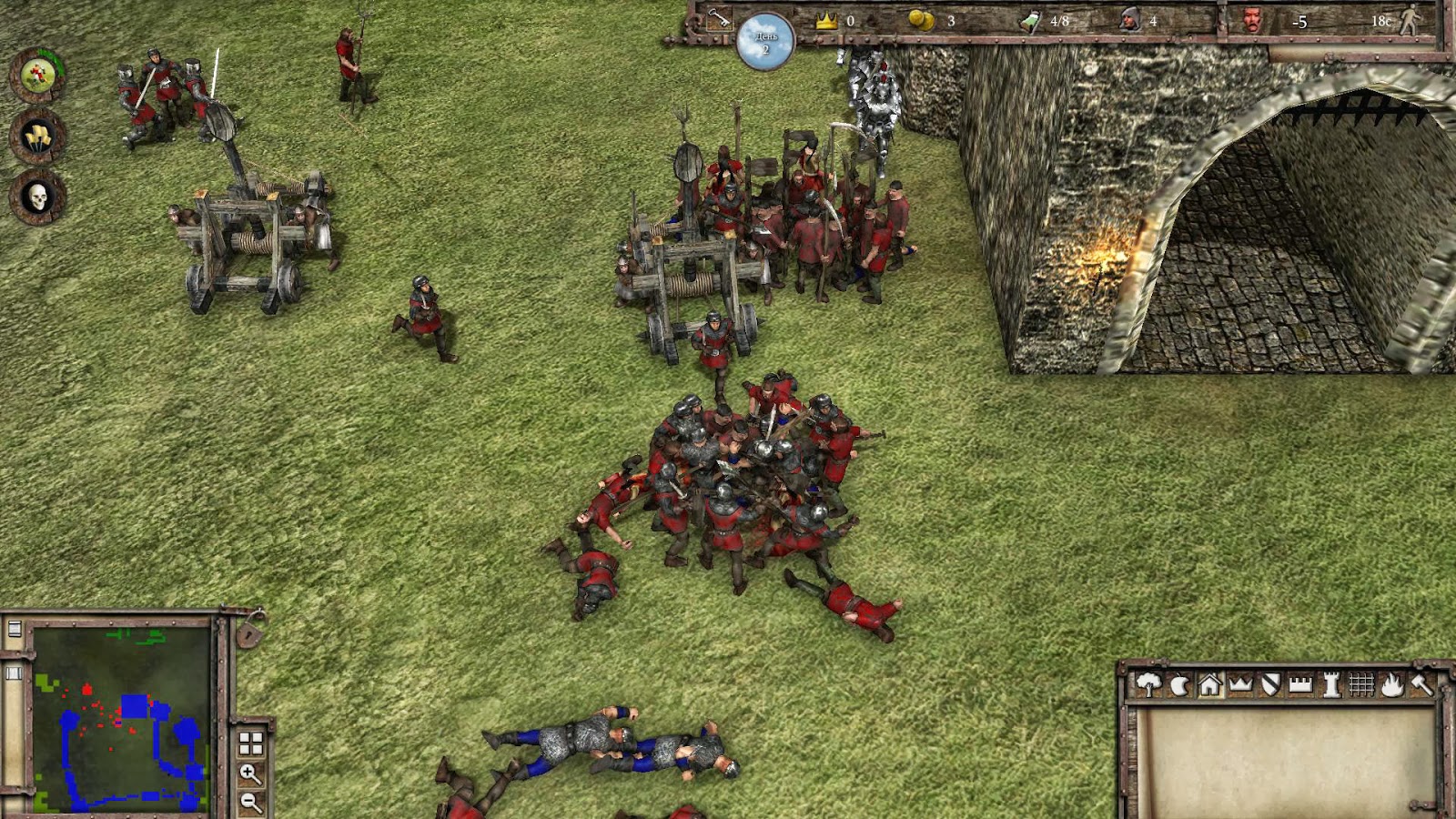Image resolution: width=1456 pixels, height=819 pixels.
Task: Click the round flower button
Action: tap(37, 75)
